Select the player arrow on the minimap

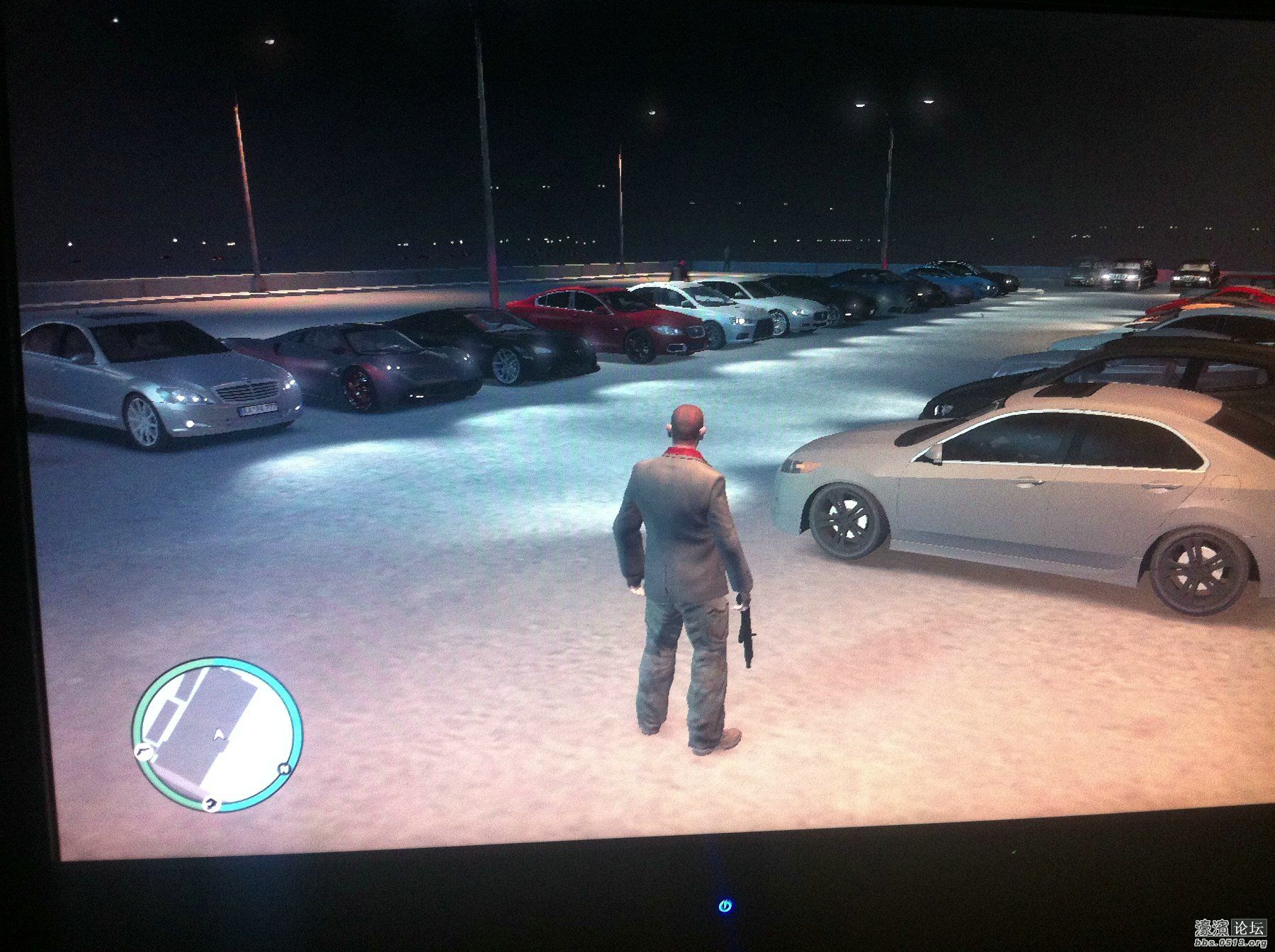coord(220,735)
